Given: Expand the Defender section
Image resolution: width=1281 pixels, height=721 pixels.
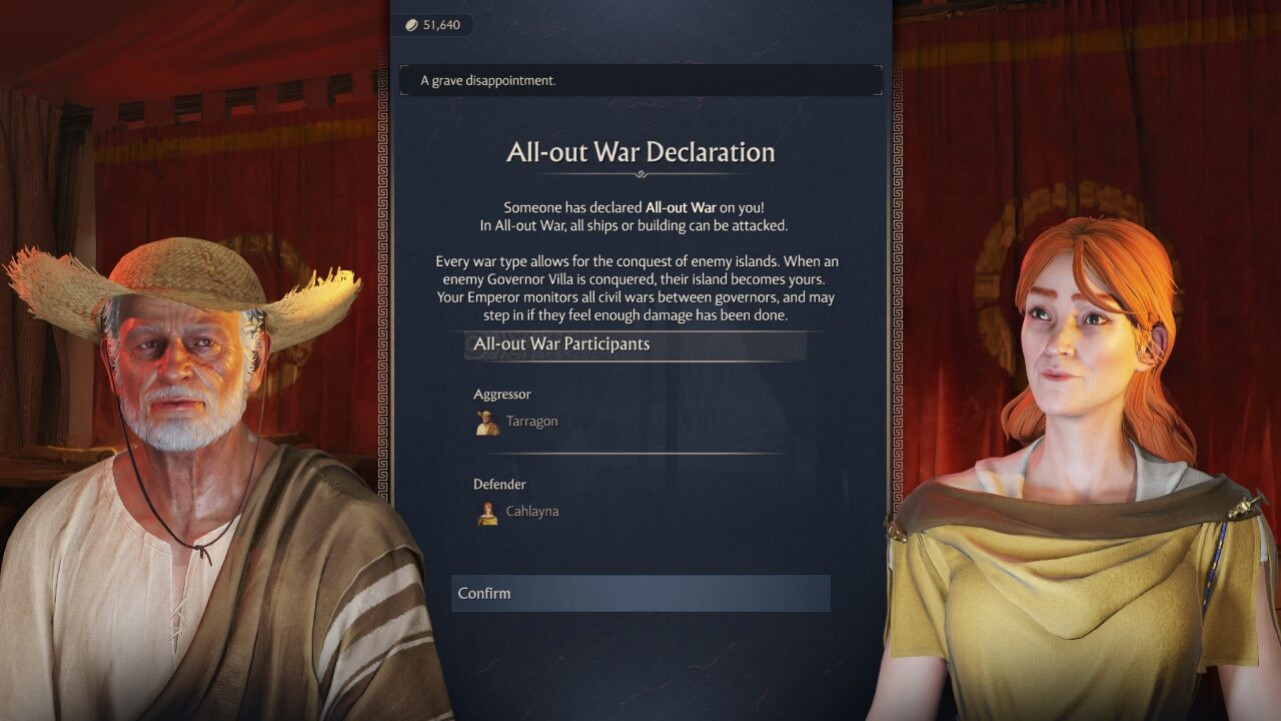Looking at the screenshot, I should coord(498,484).
